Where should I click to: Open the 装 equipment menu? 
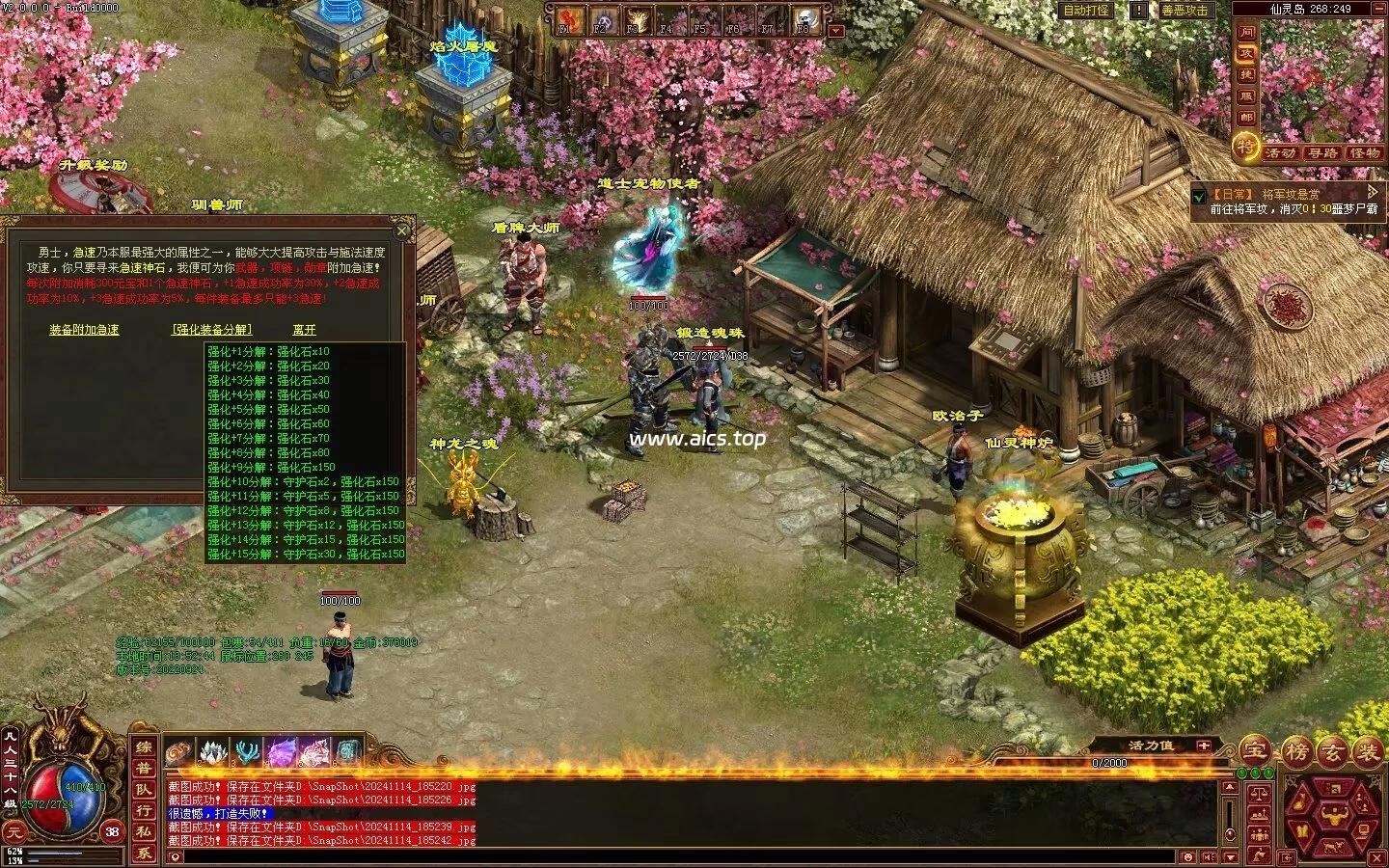(x=1368, y=752)
